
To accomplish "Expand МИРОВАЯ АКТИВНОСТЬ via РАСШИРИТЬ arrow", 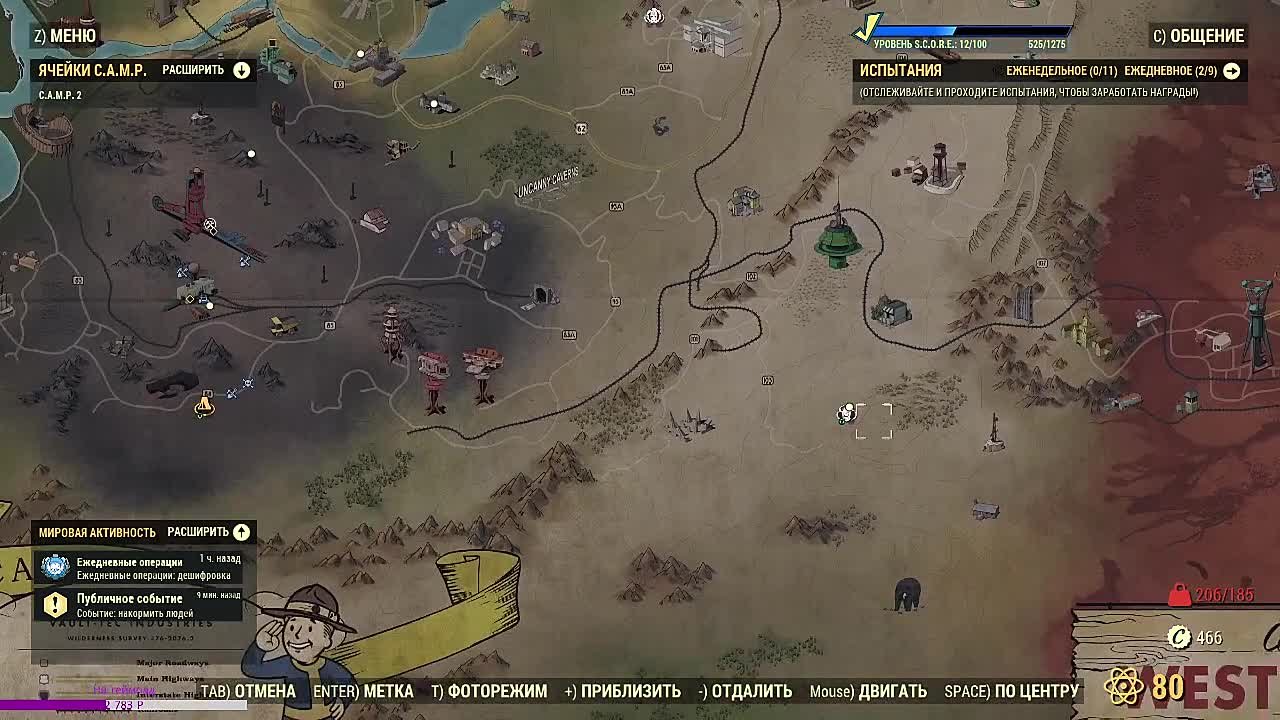I will 240,532.
